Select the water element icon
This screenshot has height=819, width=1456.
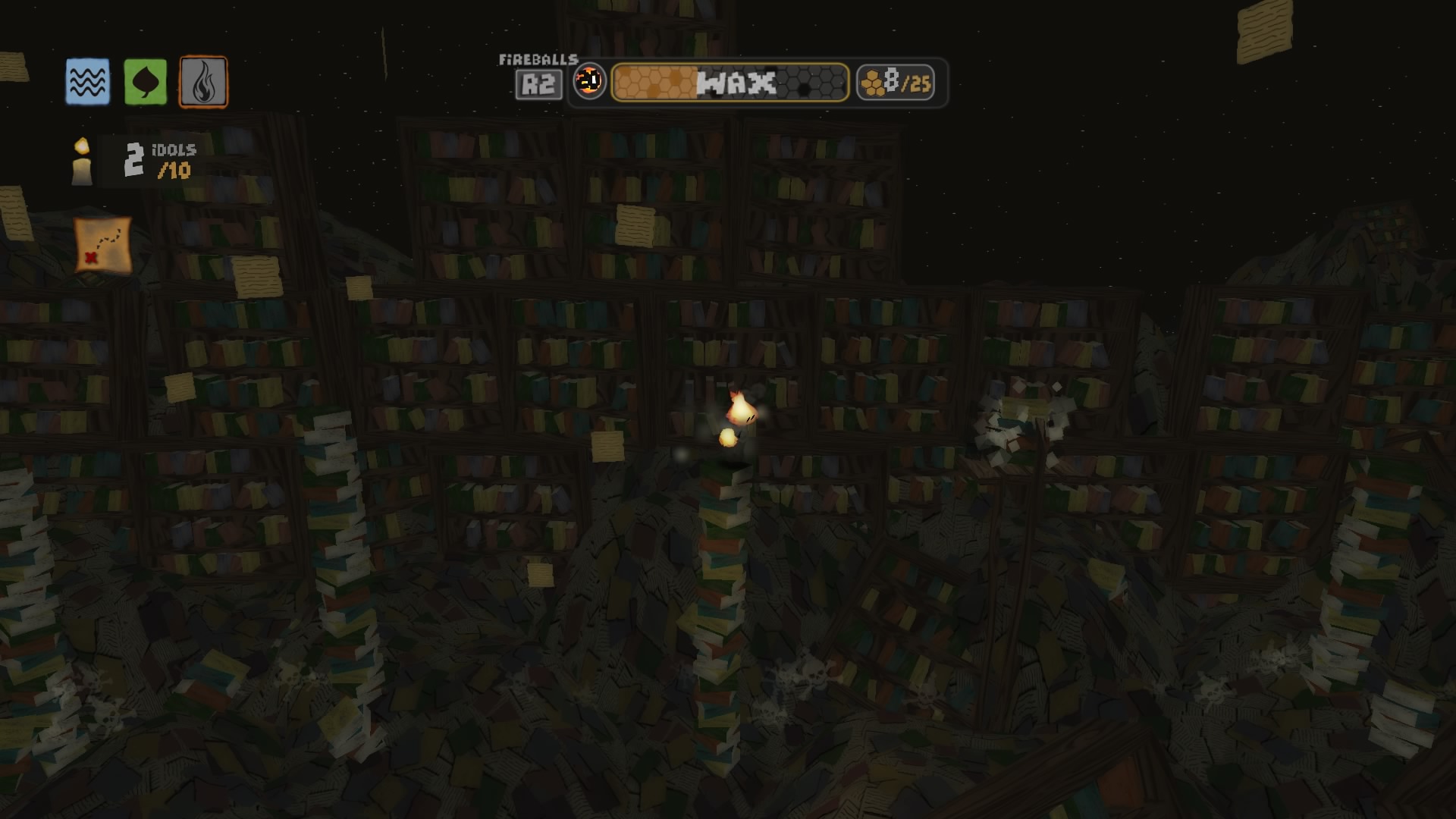pos(86,81)
